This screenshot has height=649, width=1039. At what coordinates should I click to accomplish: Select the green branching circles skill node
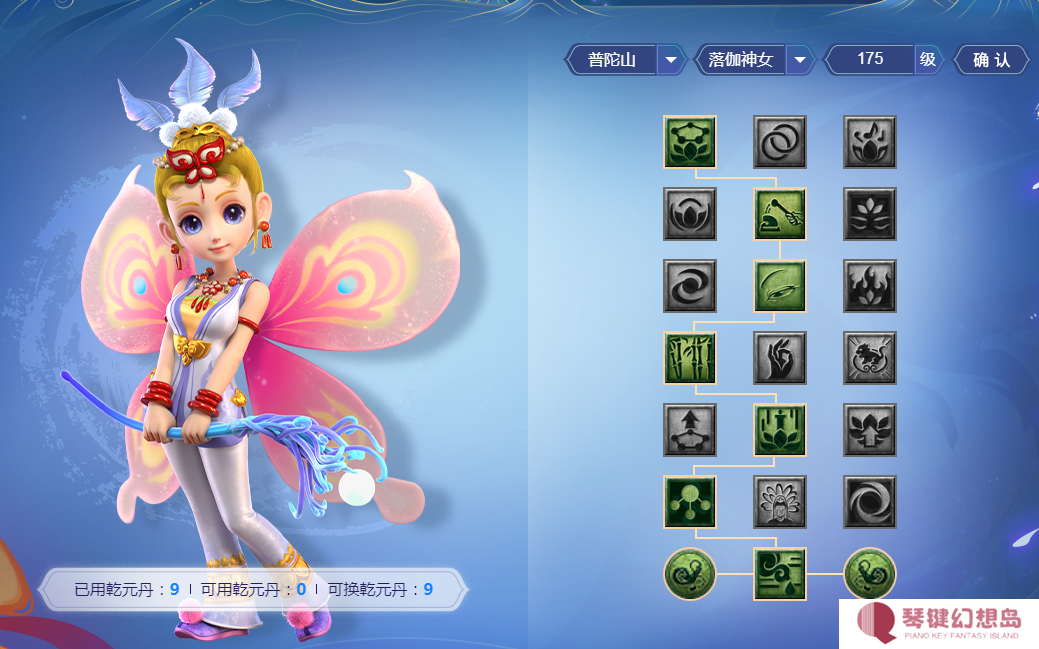[690, 502]
